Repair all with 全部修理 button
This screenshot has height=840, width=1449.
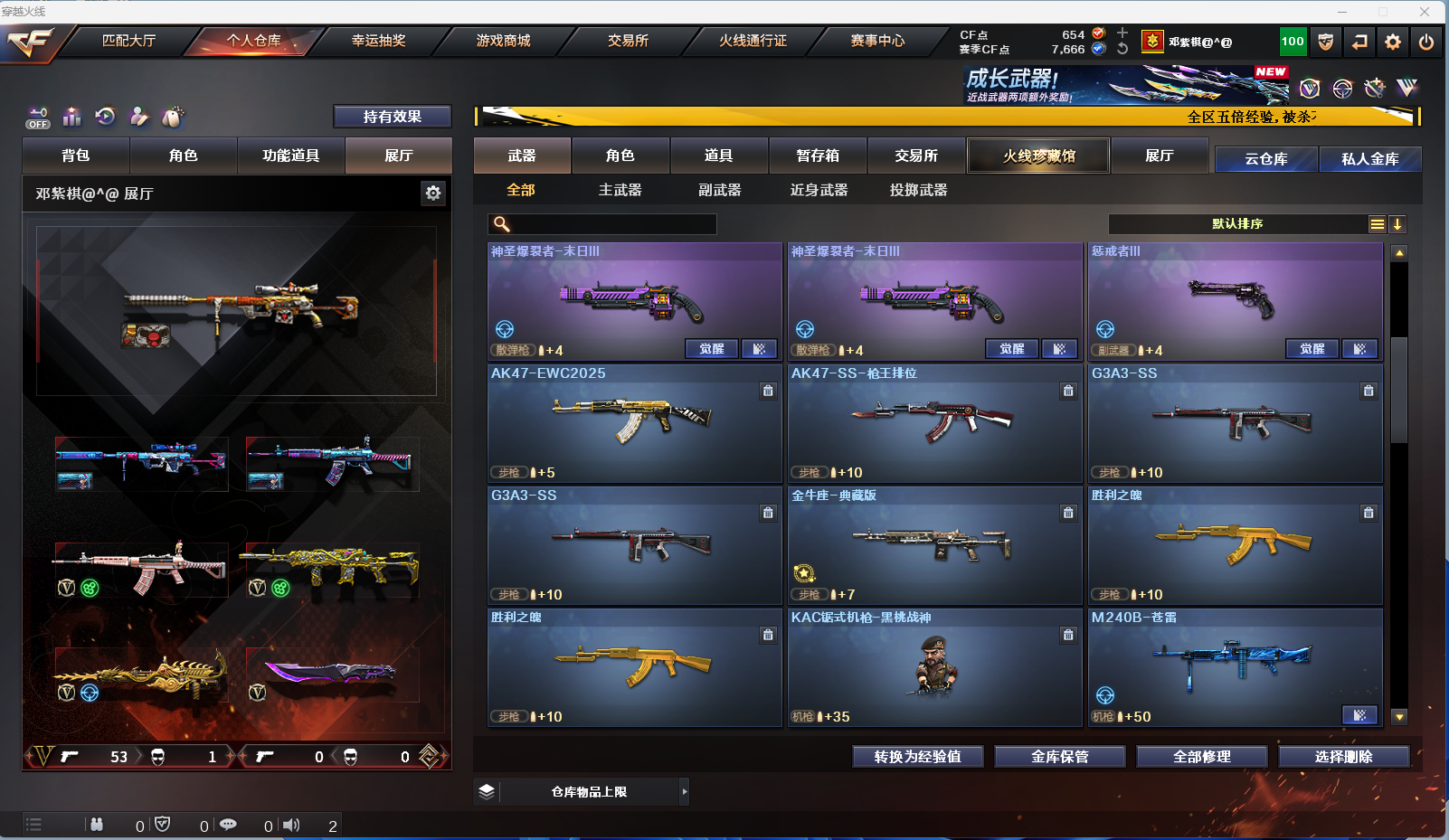click(x=1201, y=757)
